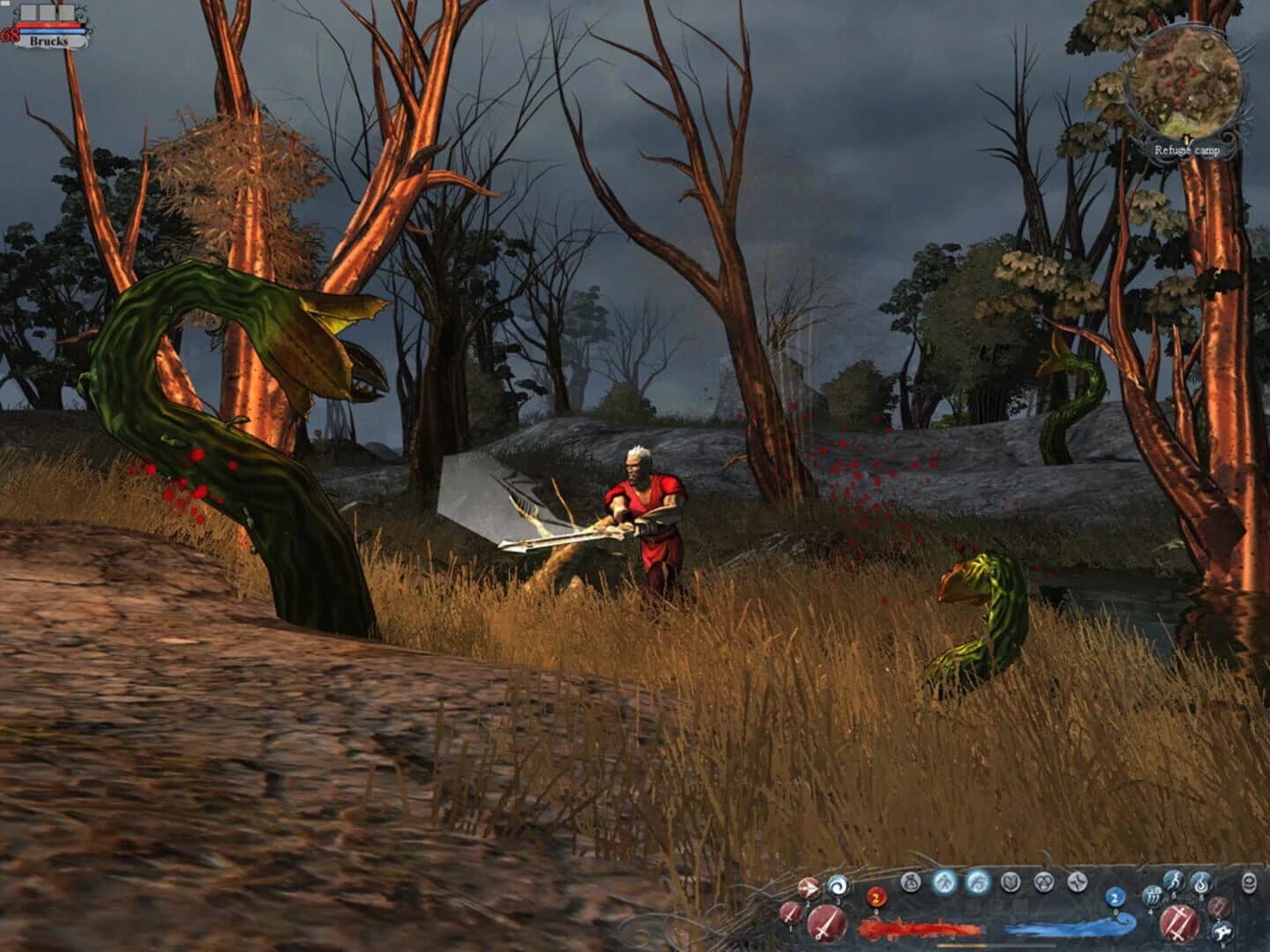Click the blue flame icon in slot 6
The width and height of the screenshot is (1270, 952).
[x=1199, y=884]
